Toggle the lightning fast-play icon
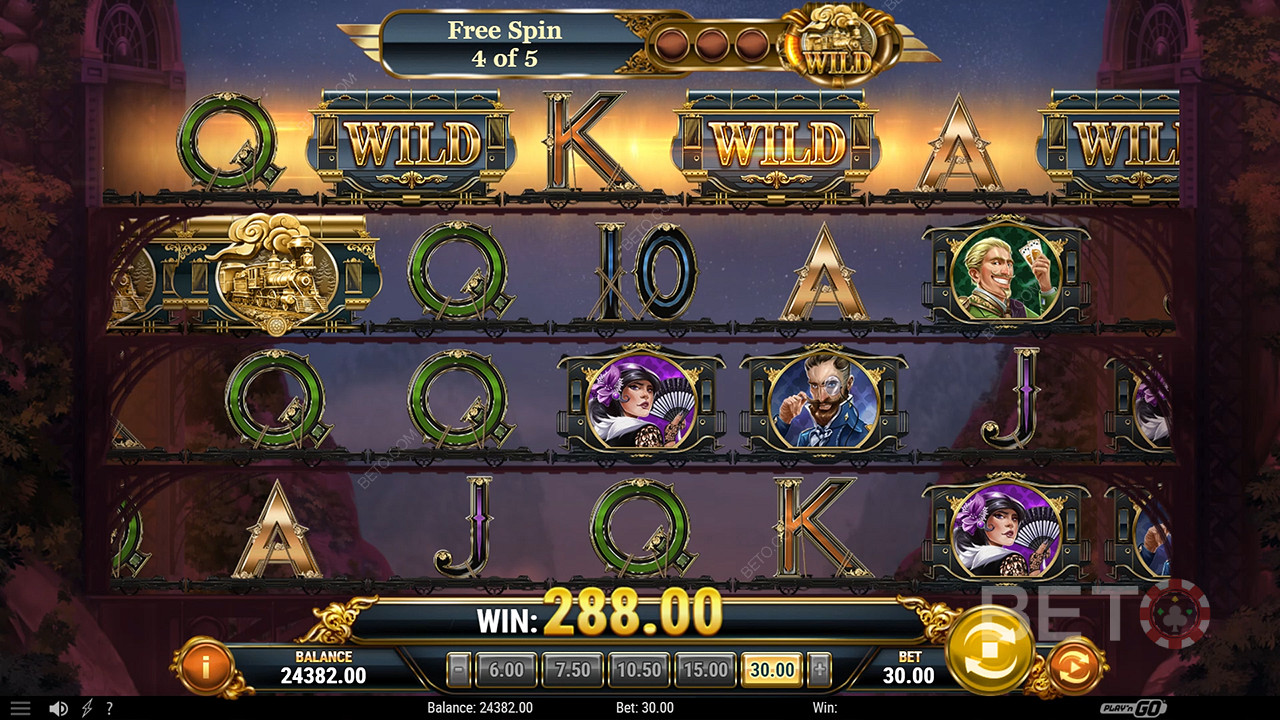The height and width of the screenshot is (720, 1280). (87, 708)
